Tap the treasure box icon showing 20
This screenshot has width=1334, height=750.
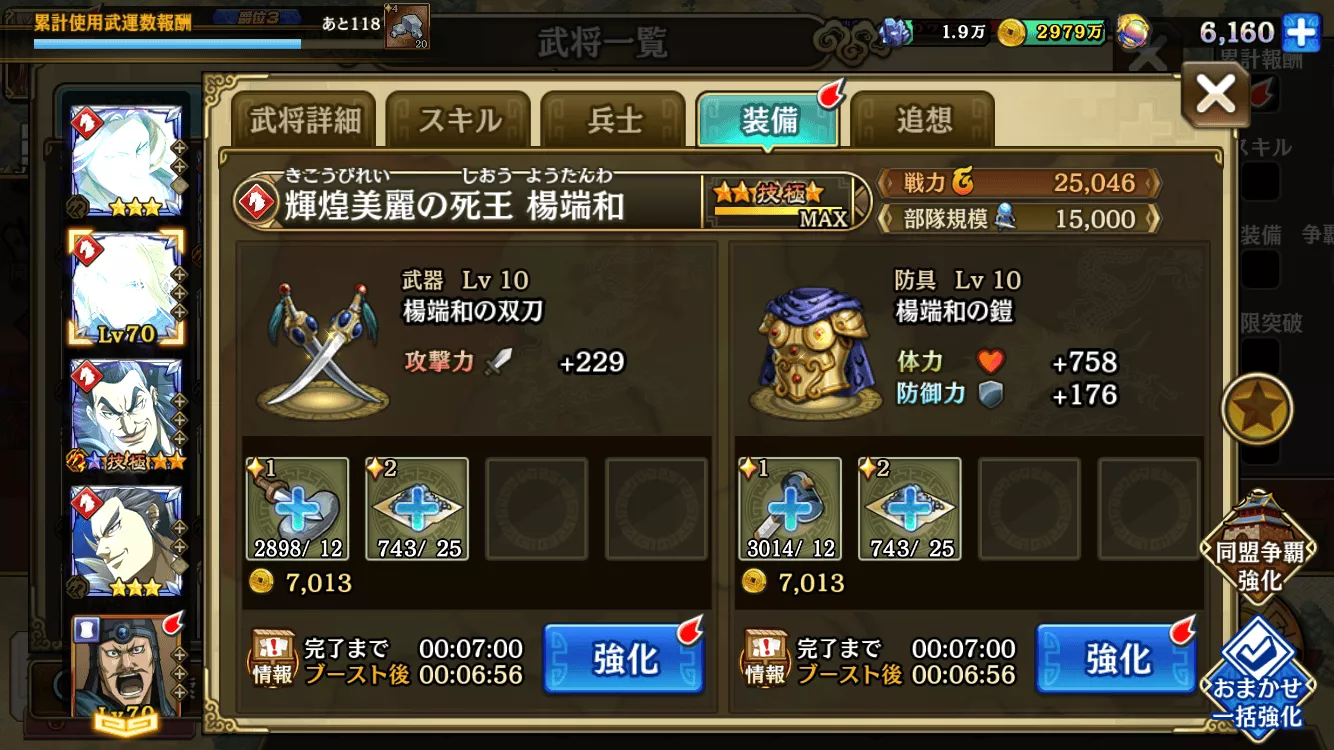404,25
